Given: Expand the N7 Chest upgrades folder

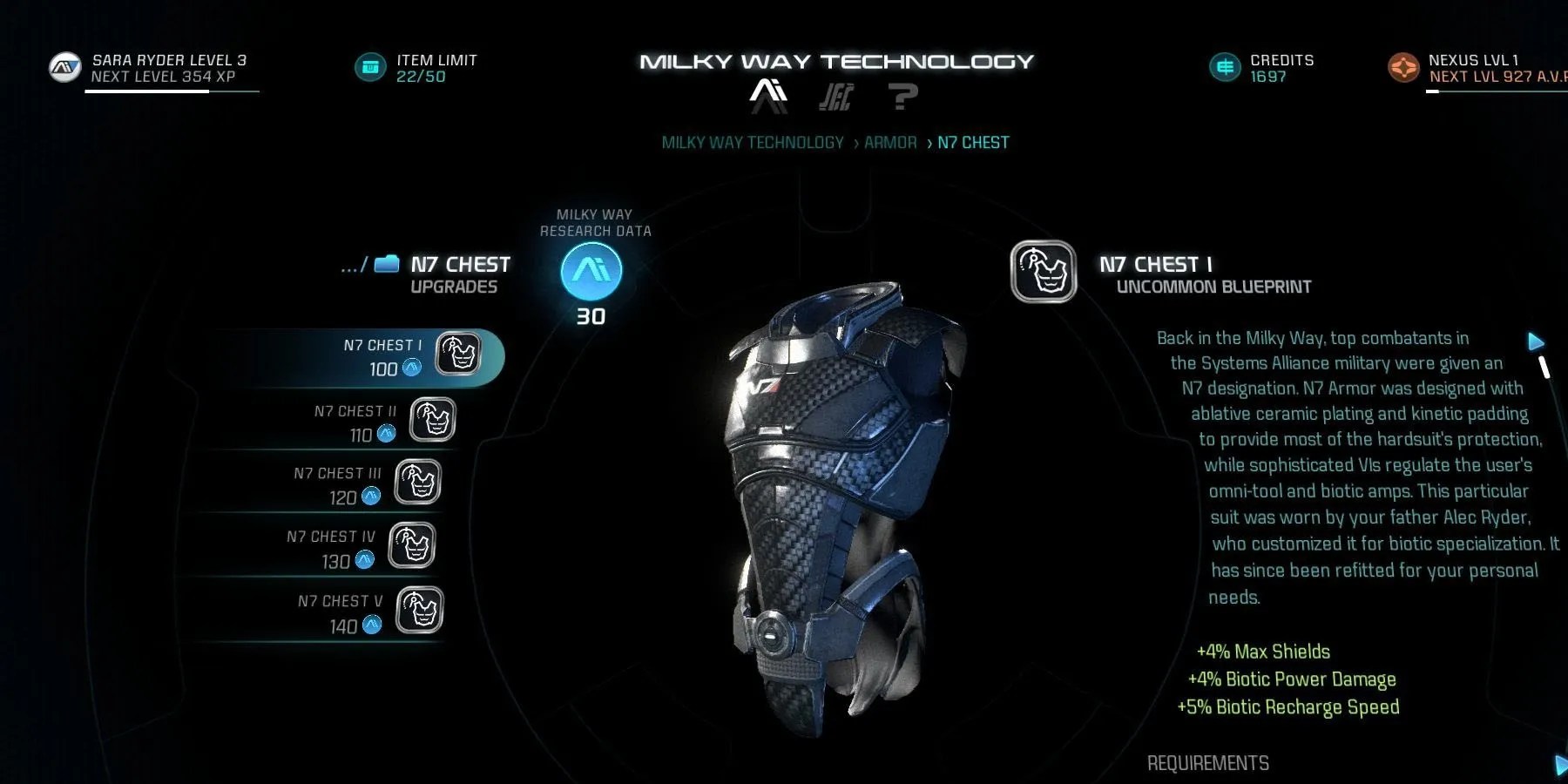Looking at the screenshot, I should [x=385, y=263].
